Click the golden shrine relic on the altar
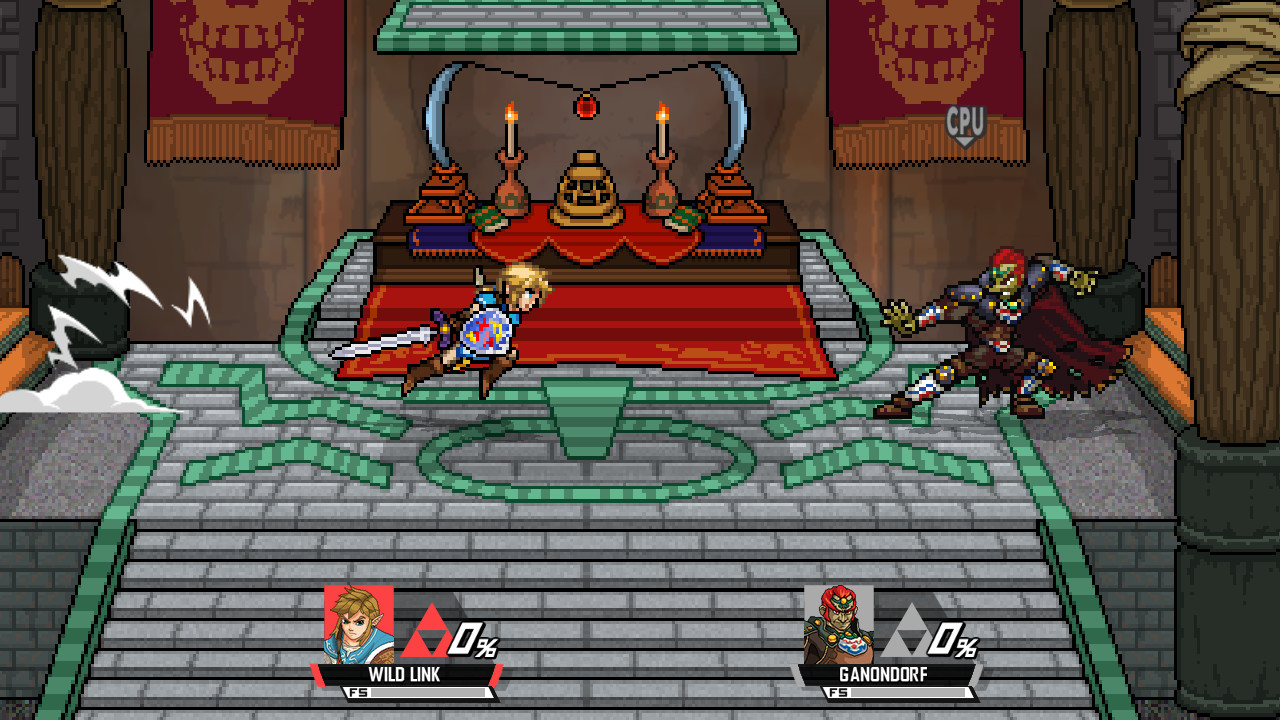Image resolution: width=1280 pixels, height=720 pixels. (588, 185)
